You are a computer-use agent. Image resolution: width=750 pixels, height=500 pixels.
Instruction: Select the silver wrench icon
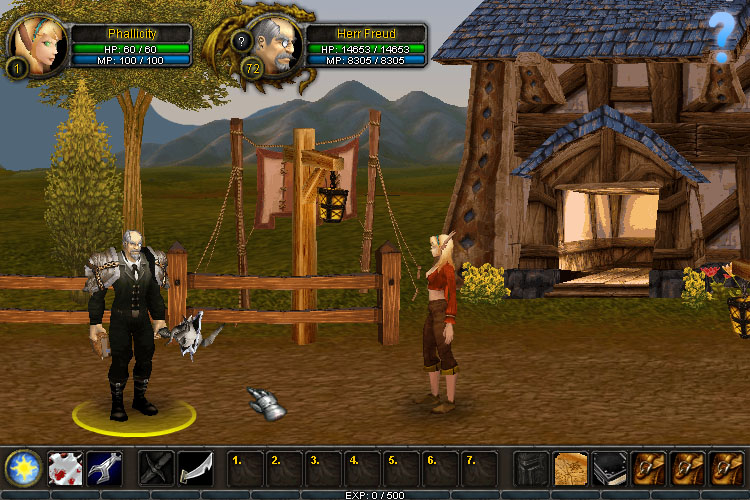[x=104, y=467]
